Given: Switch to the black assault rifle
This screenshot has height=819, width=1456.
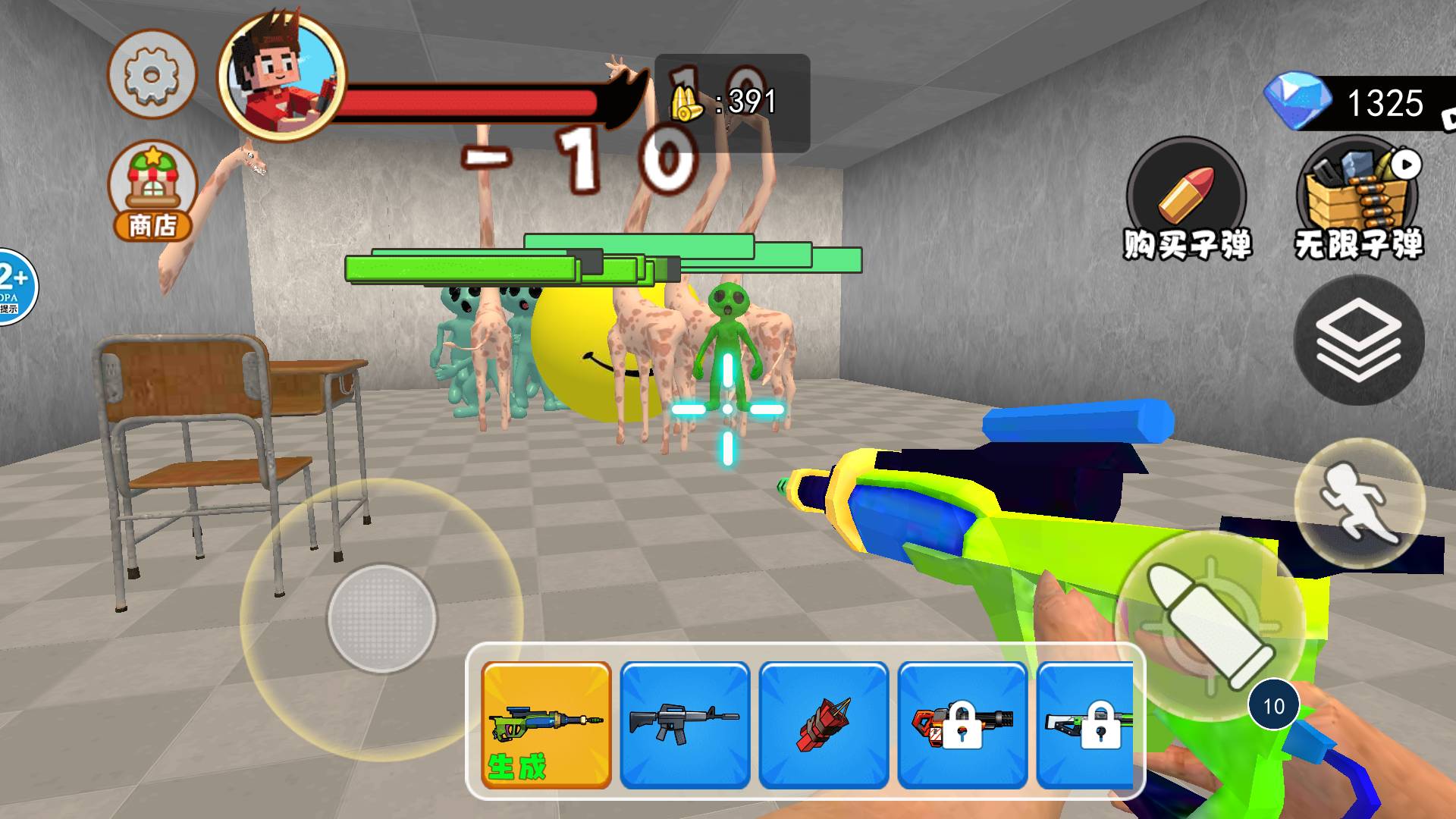Looking at the screenshot, I should 685,725.
